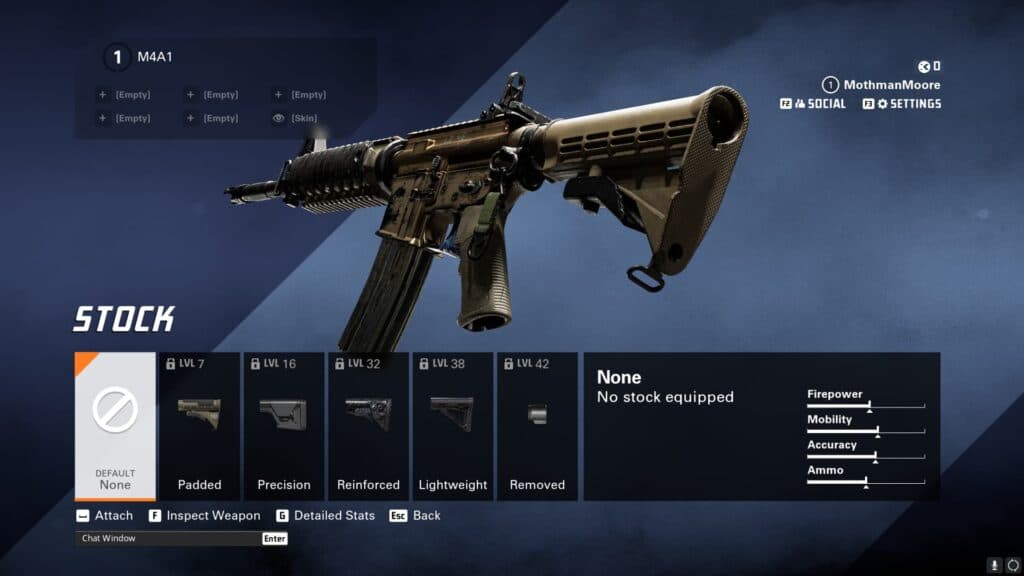Choose the Padded stock option
Viewport: 1024px width, 576px height.
(199, 426)
